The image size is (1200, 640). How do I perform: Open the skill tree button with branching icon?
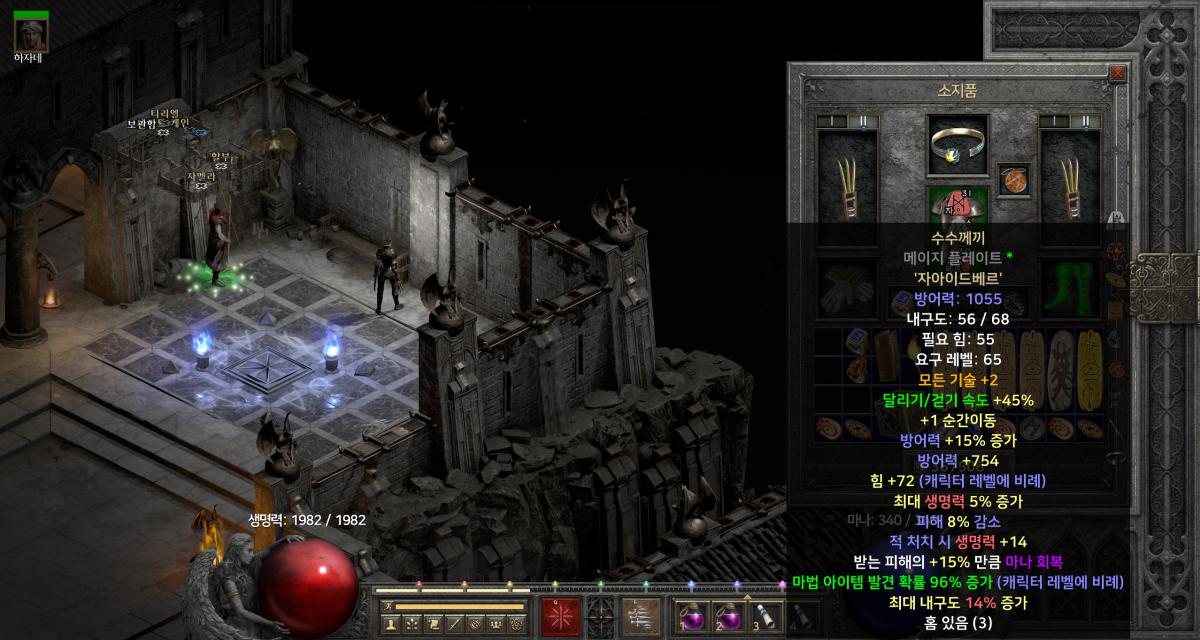point(411,624)
